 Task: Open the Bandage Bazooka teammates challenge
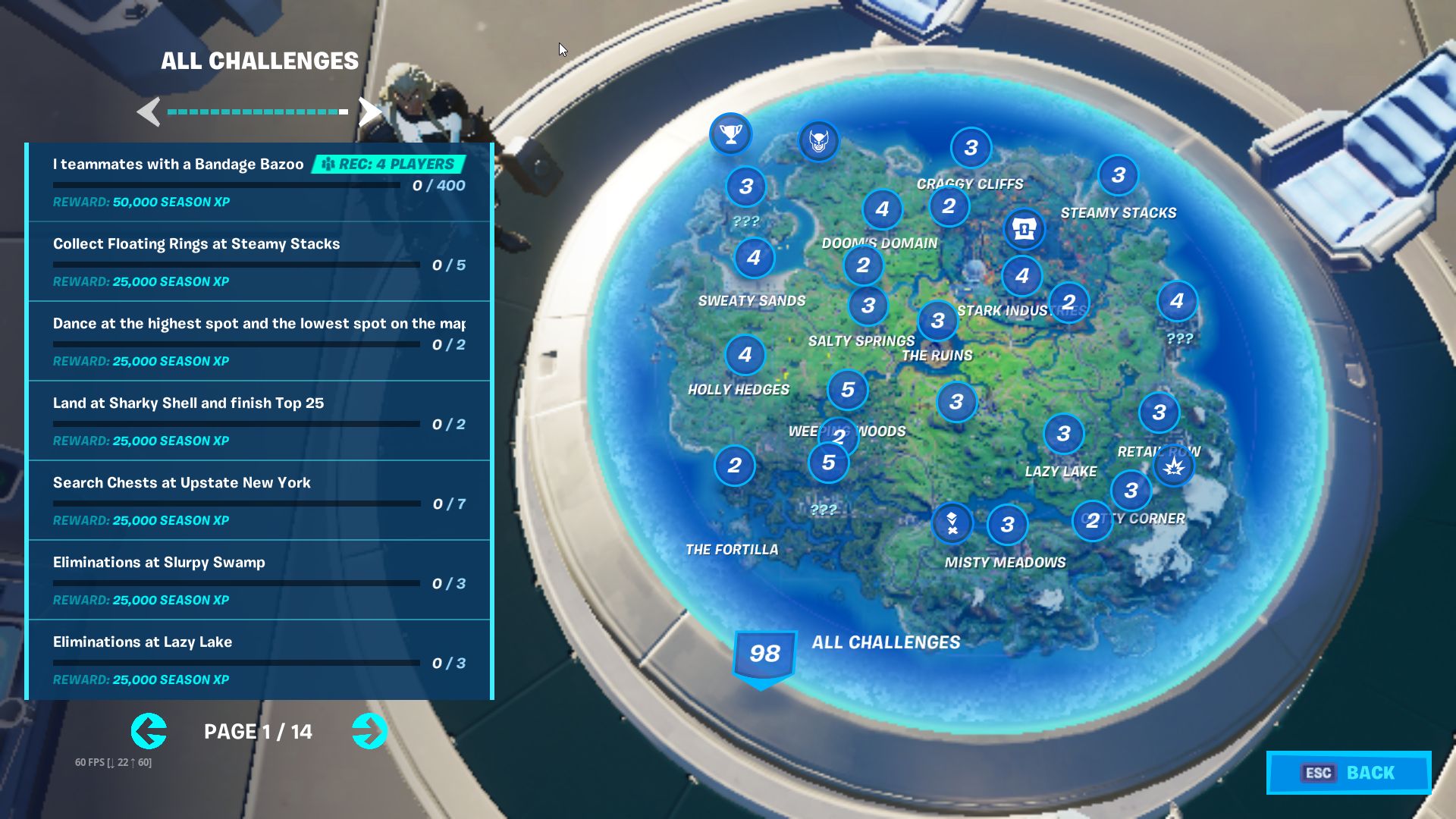(x=259, y=182)
